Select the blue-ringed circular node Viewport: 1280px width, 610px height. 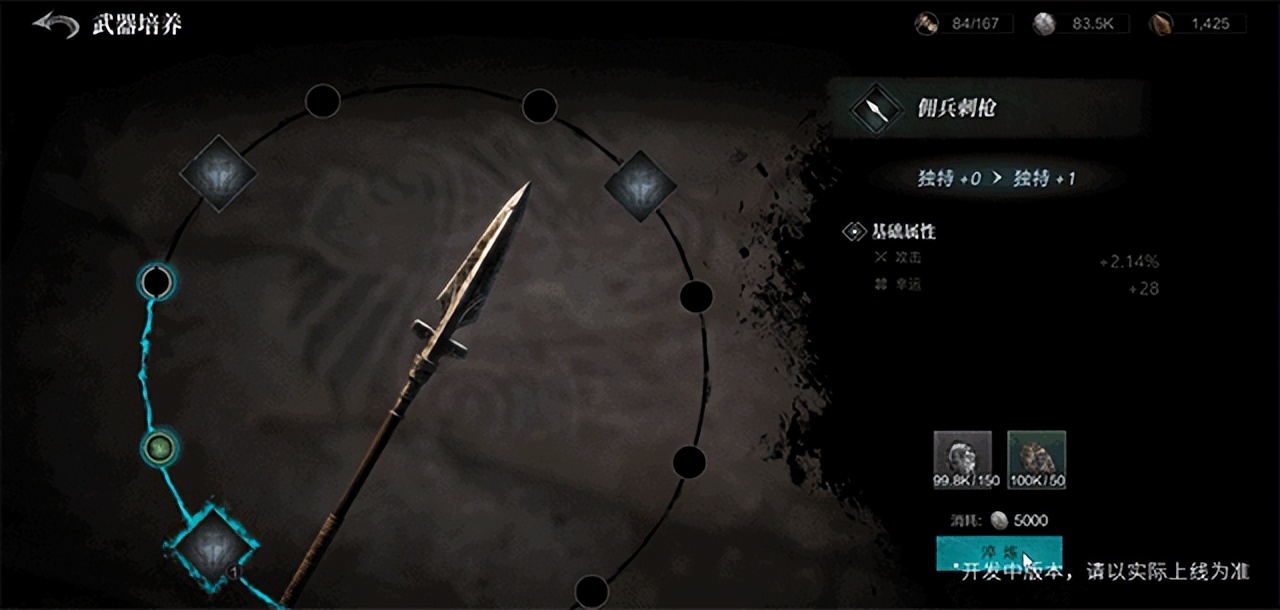156,282
